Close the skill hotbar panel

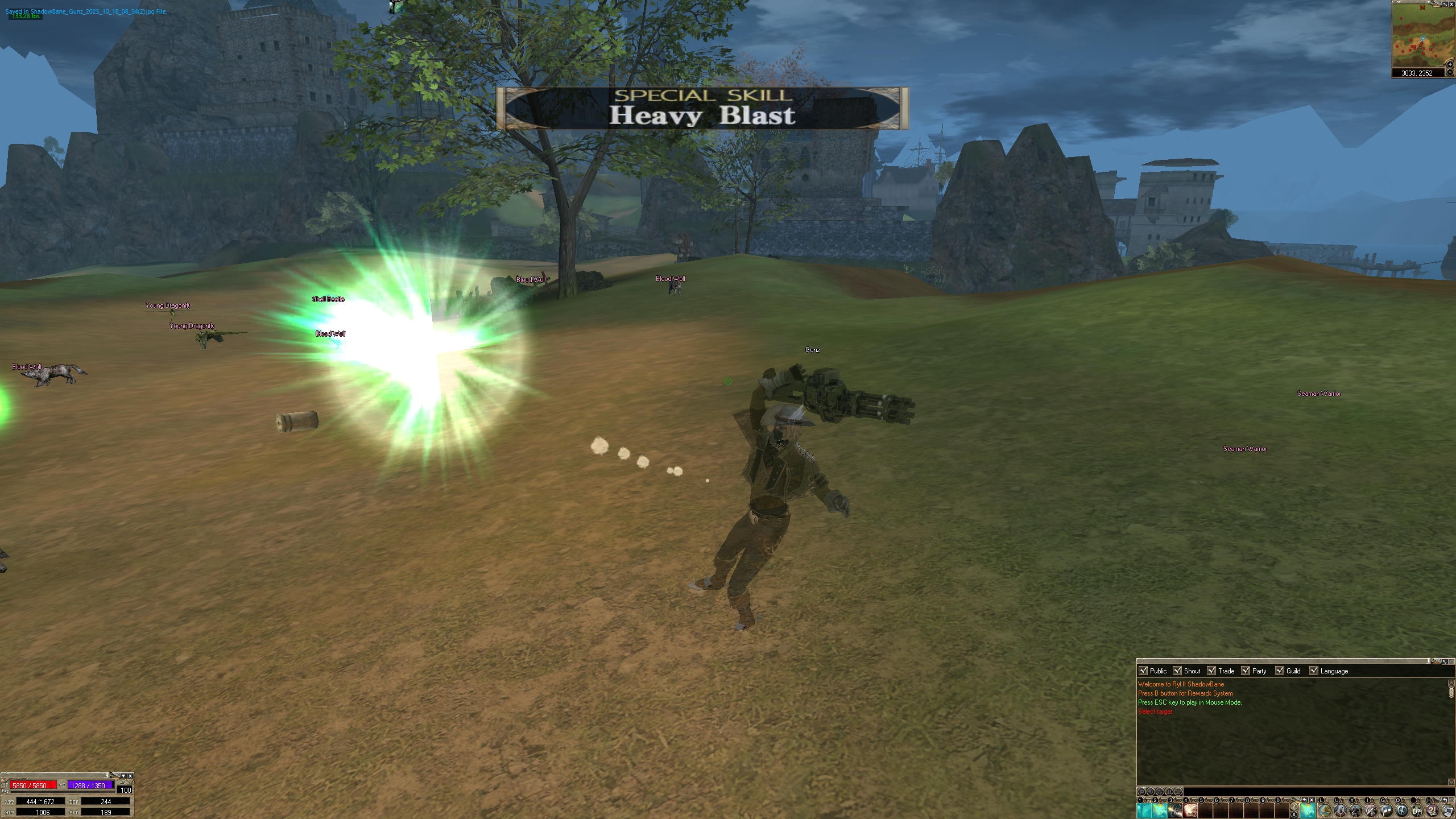click(1312, 800)
